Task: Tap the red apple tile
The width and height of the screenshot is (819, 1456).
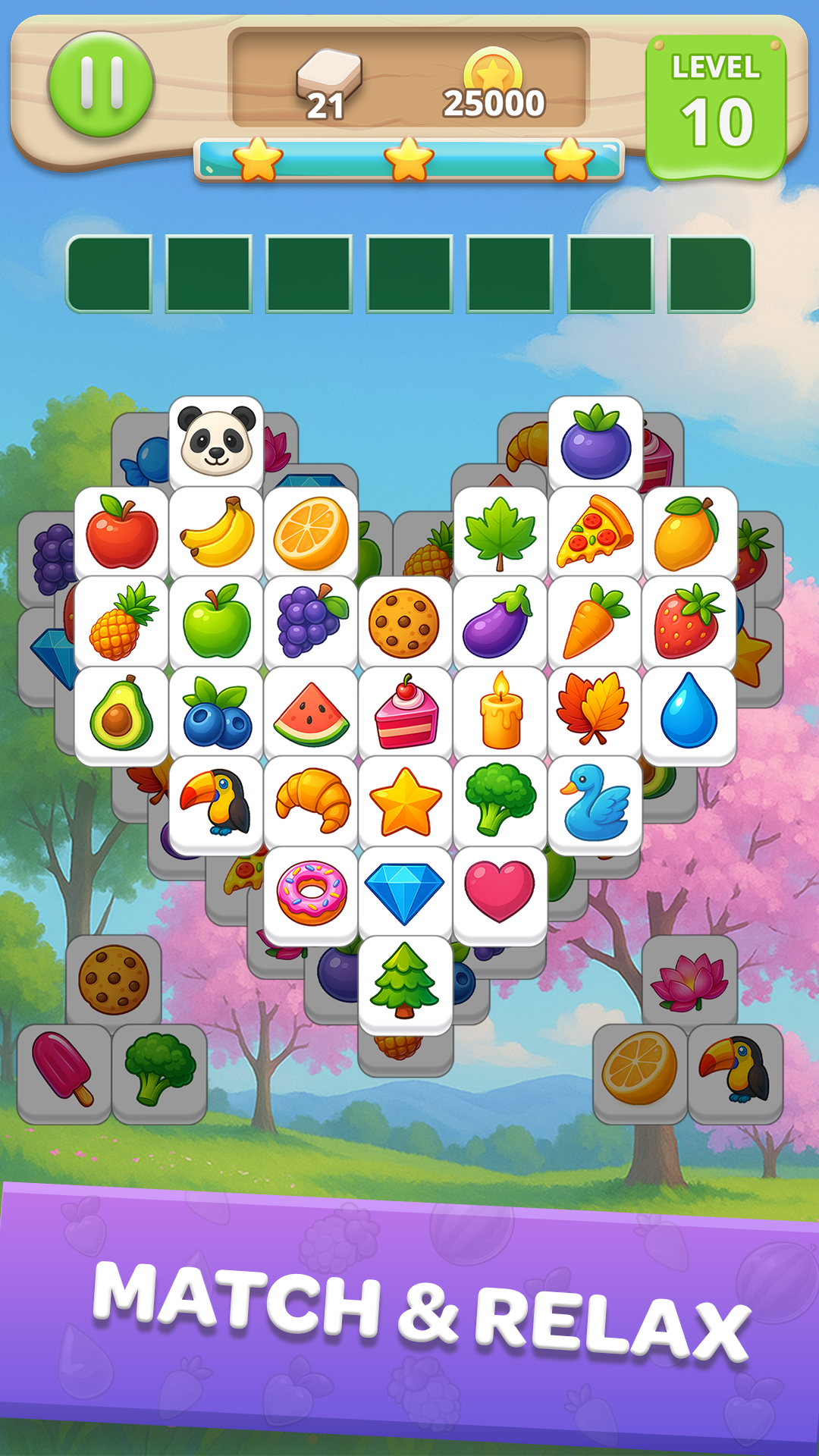Action: coord(121,532)
